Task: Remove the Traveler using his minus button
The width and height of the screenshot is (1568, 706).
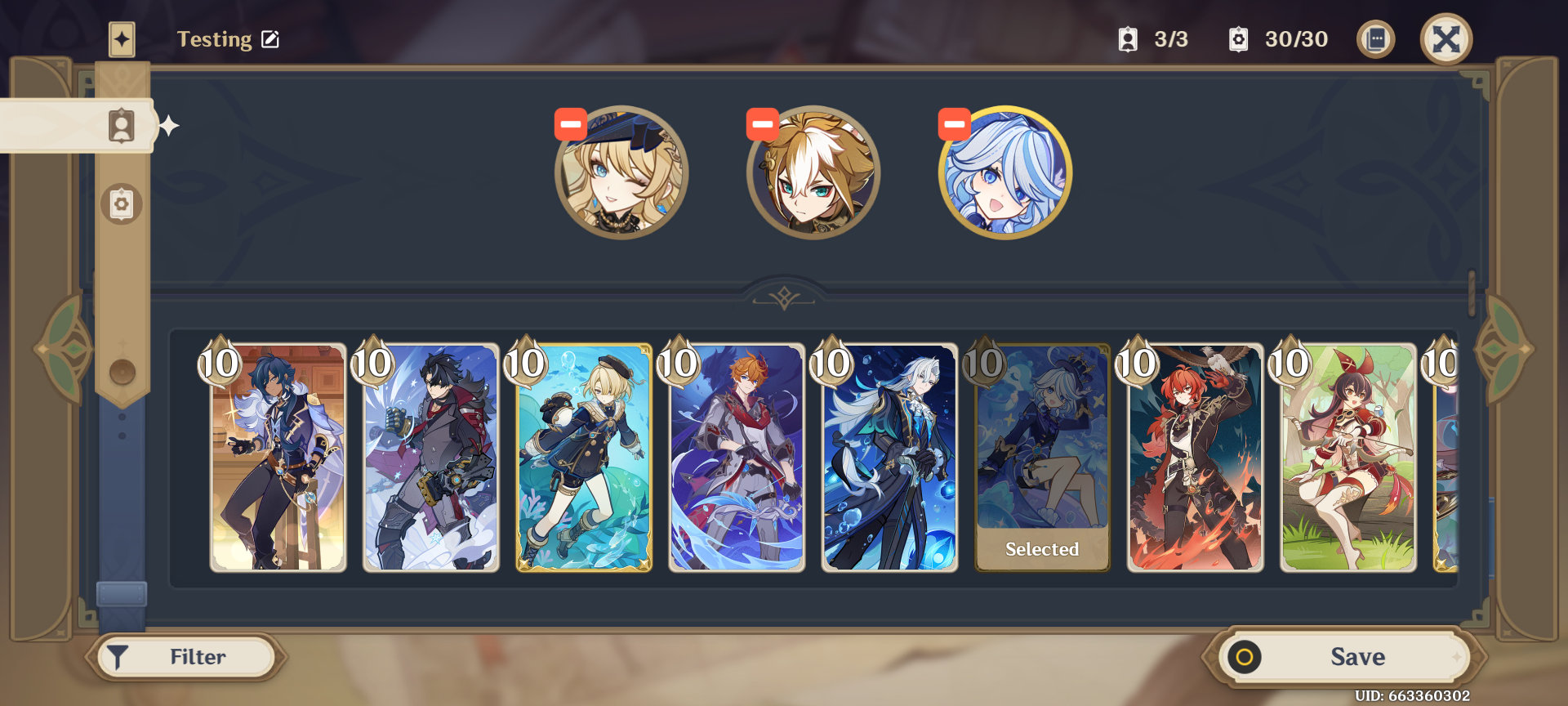Action: 762,123
